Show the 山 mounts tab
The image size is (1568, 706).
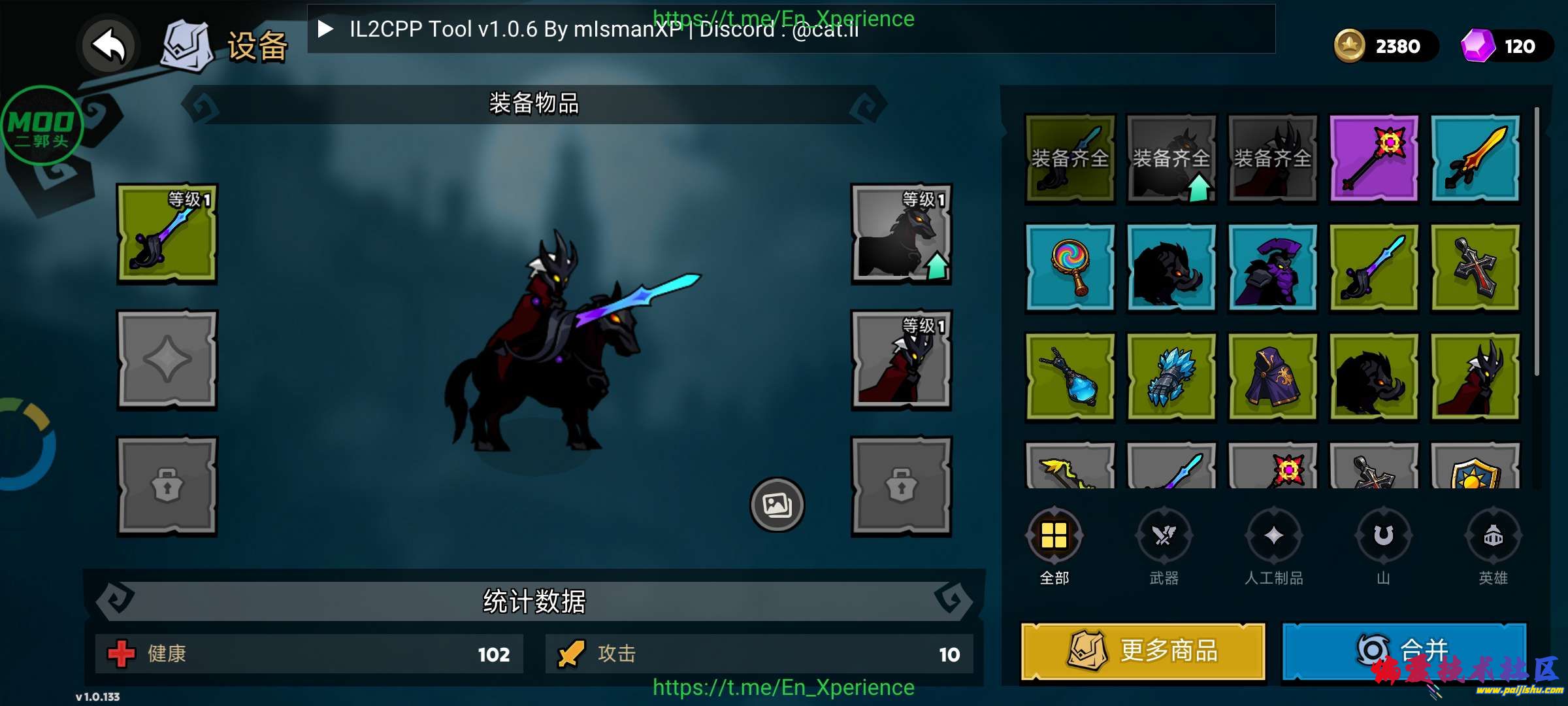point(1383,536)
